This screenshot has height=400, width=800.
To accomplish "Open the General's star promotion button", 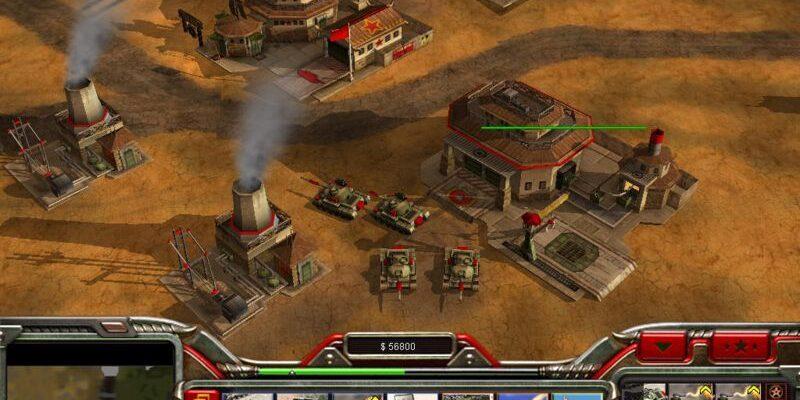I will click(x=740, y=347).
